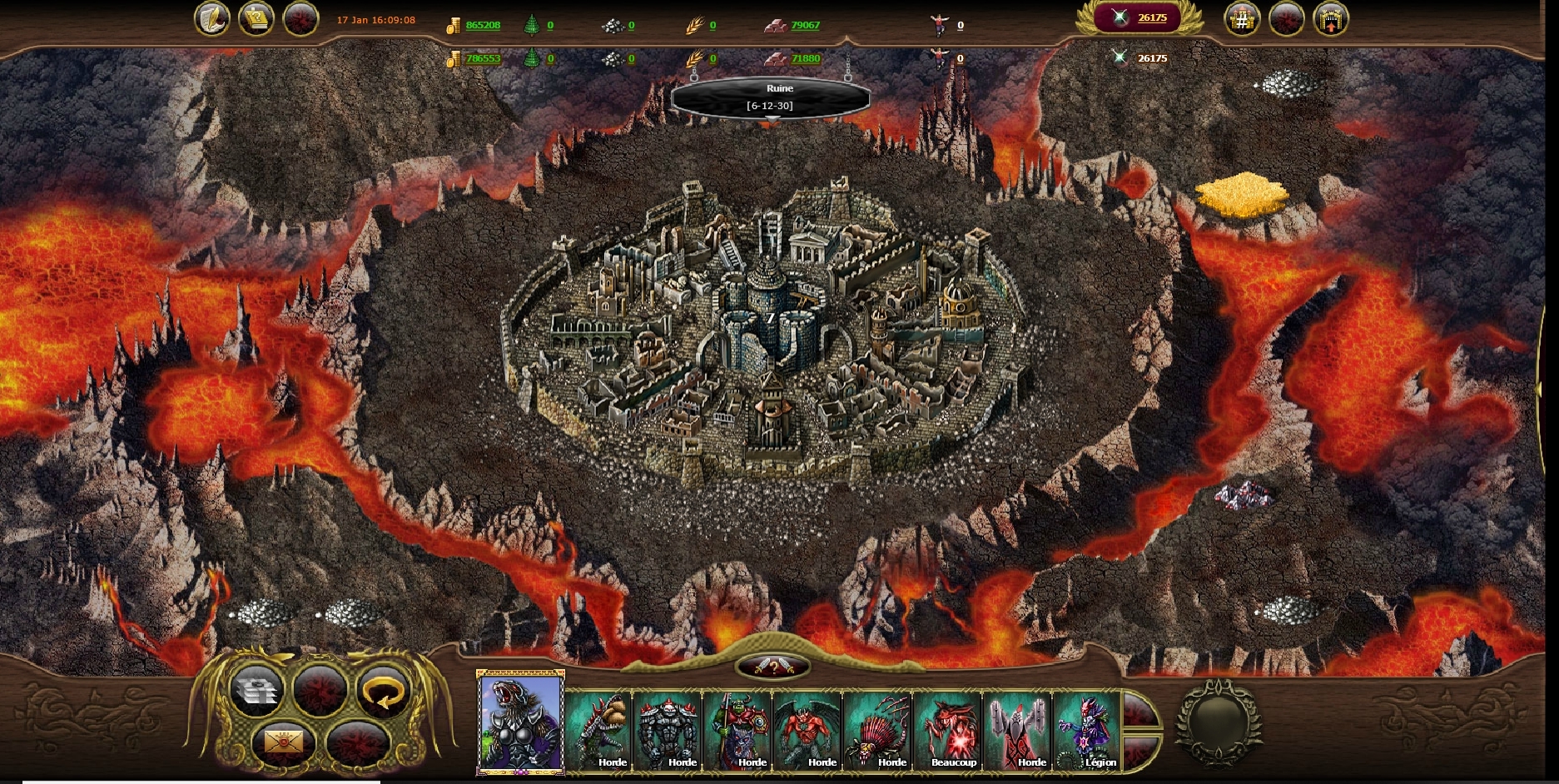Click the ornate round medallion button
Image resolution: width=1559 pixels, height=784 pixels.
point(1218,721)
